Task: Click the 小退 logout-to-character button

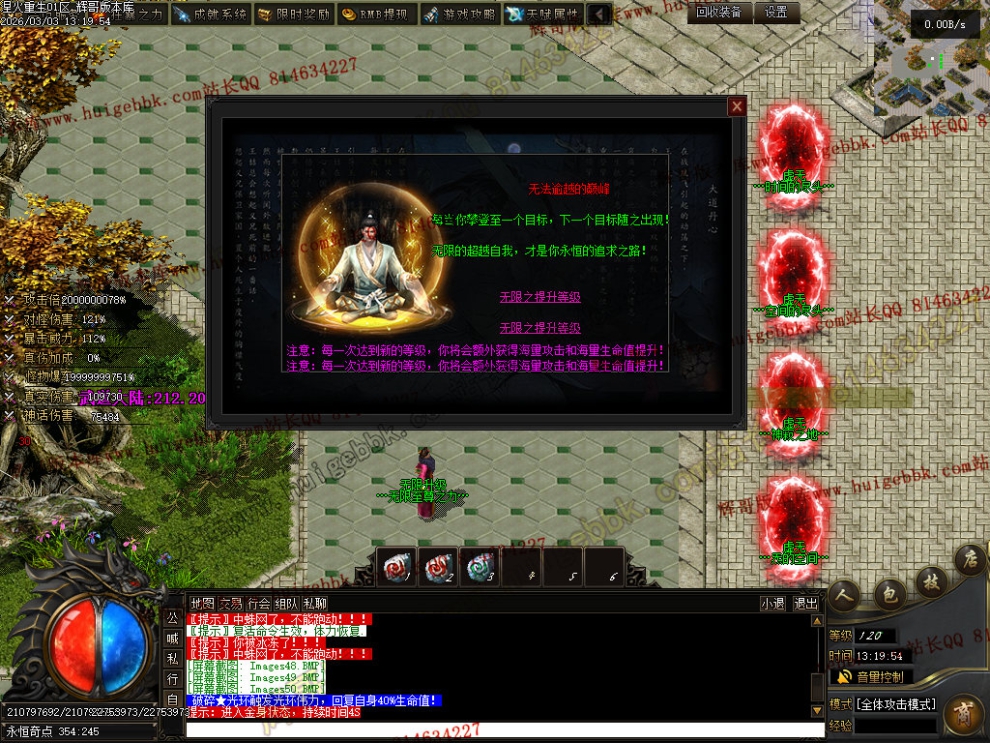Action: 772,603
